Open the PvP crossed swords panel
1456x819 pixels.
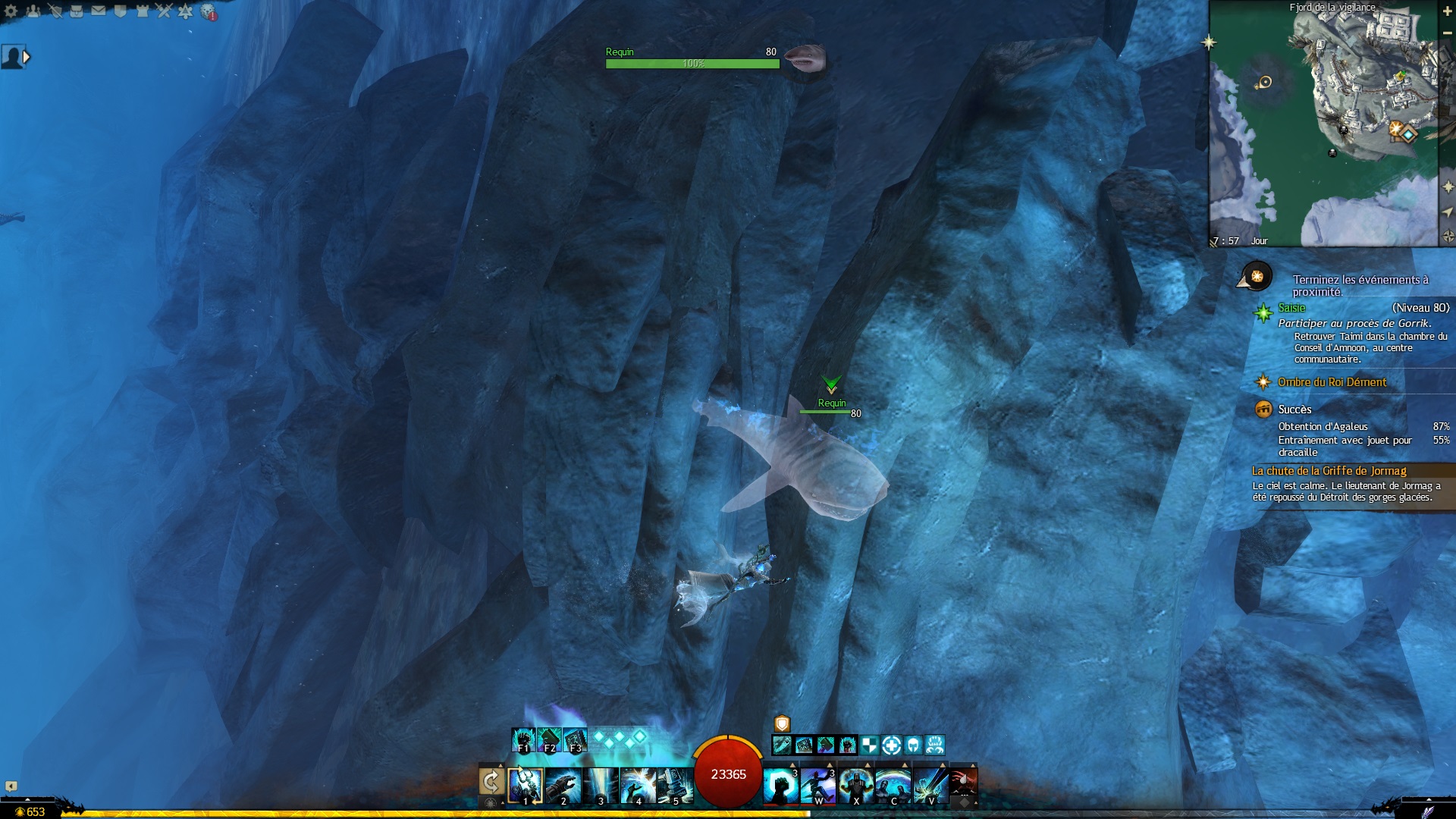[164, 11]
